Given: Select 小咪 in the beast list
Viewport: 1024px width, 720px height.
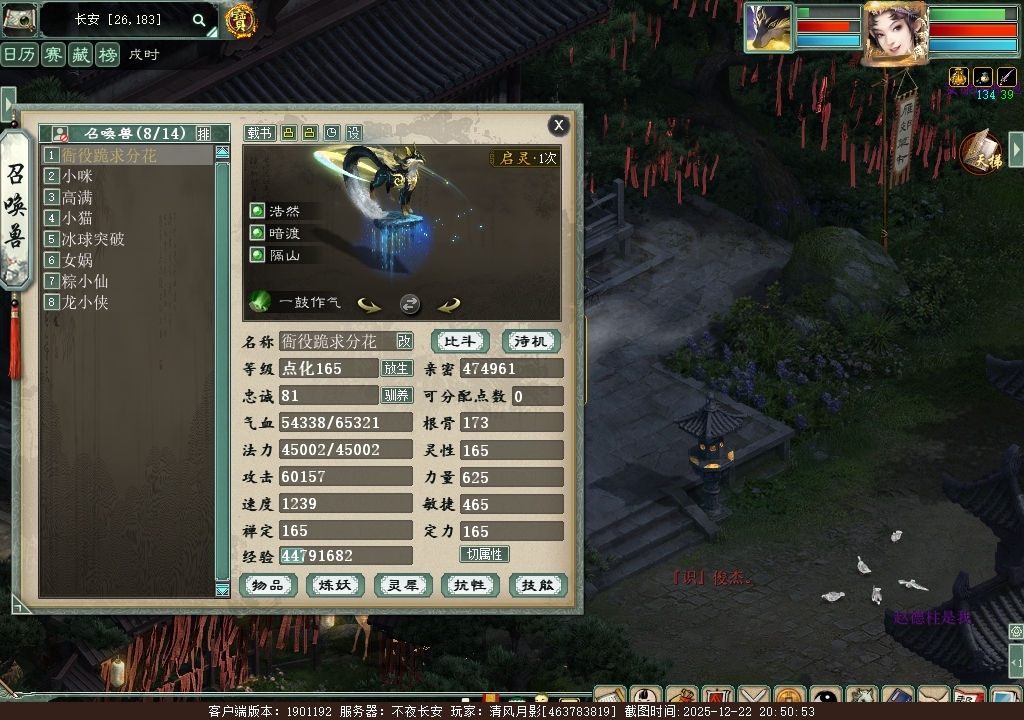Looking at the screenshot, I should (x=77, y=176).
